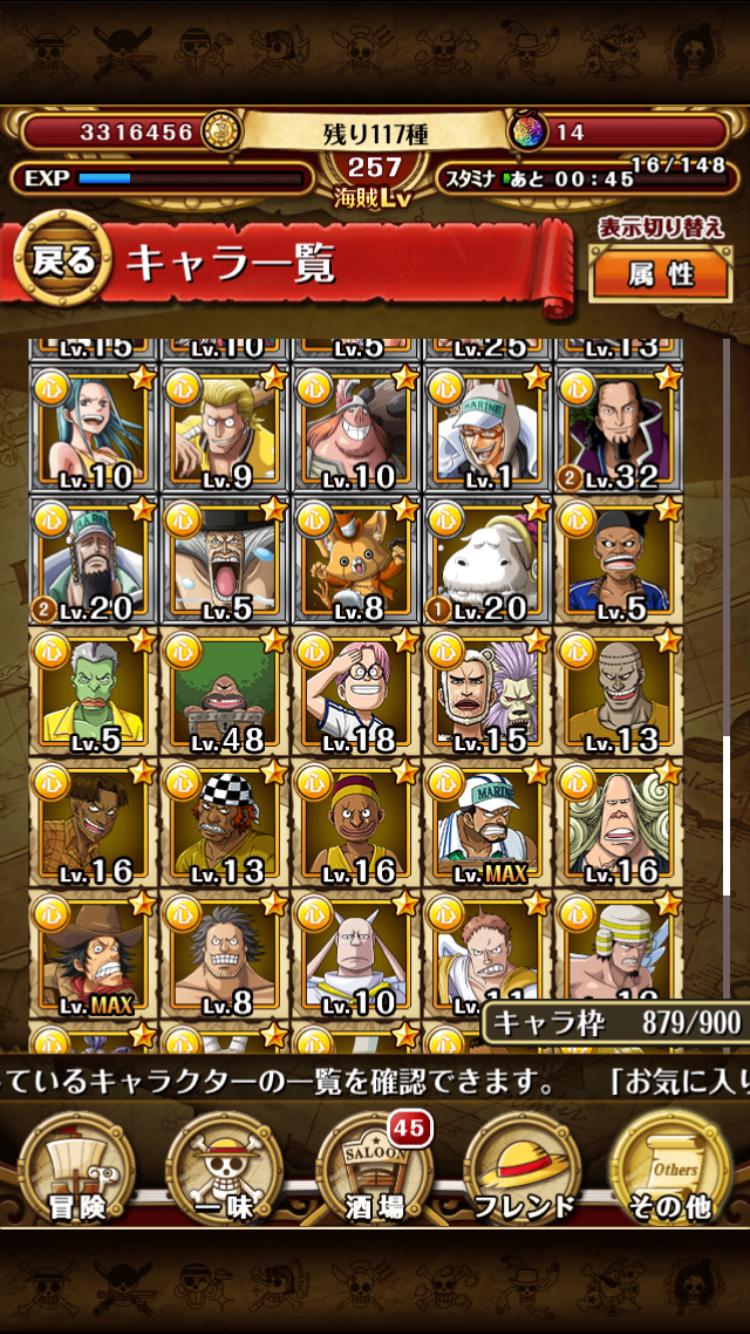
Task: Pick the checkered-bandana man Lv.13
Action: coord(224,824)
